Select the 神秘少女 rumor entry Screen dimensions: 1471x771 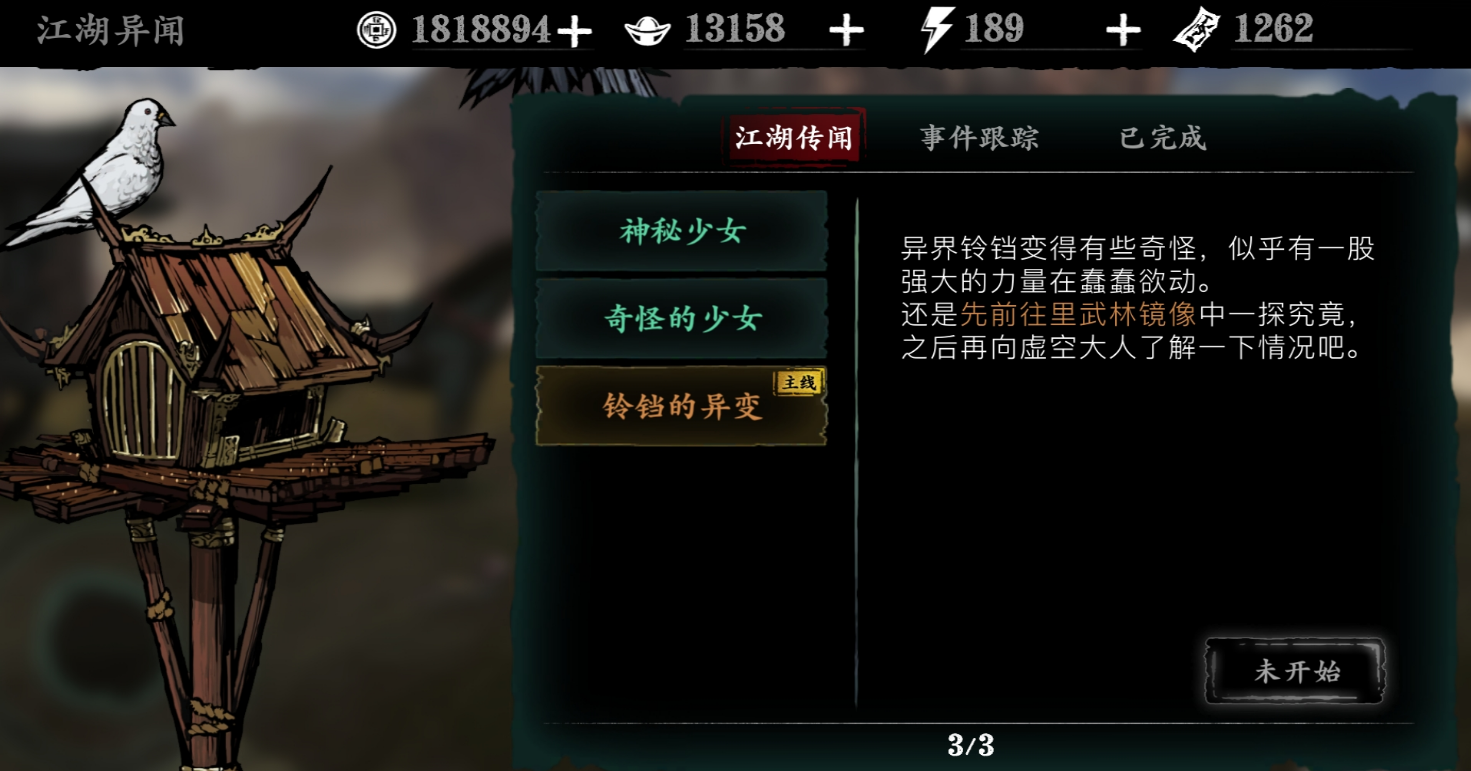[681, 230]
